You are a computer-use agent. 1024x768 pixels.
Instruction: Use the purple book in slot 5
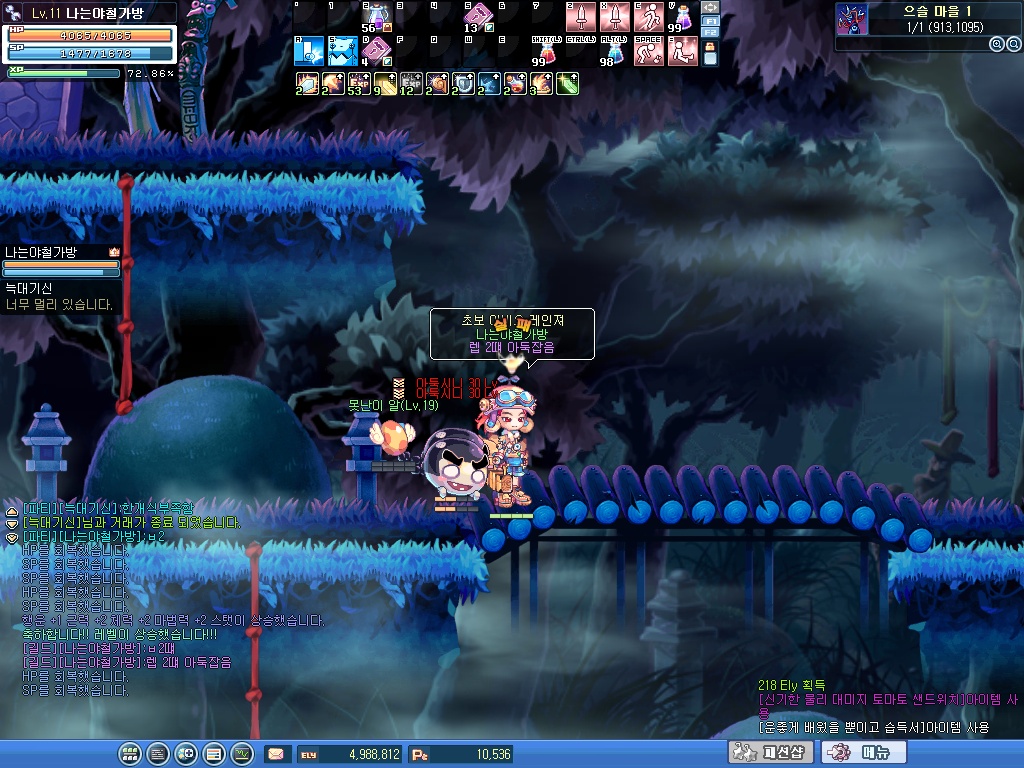(x=477, y=17)
